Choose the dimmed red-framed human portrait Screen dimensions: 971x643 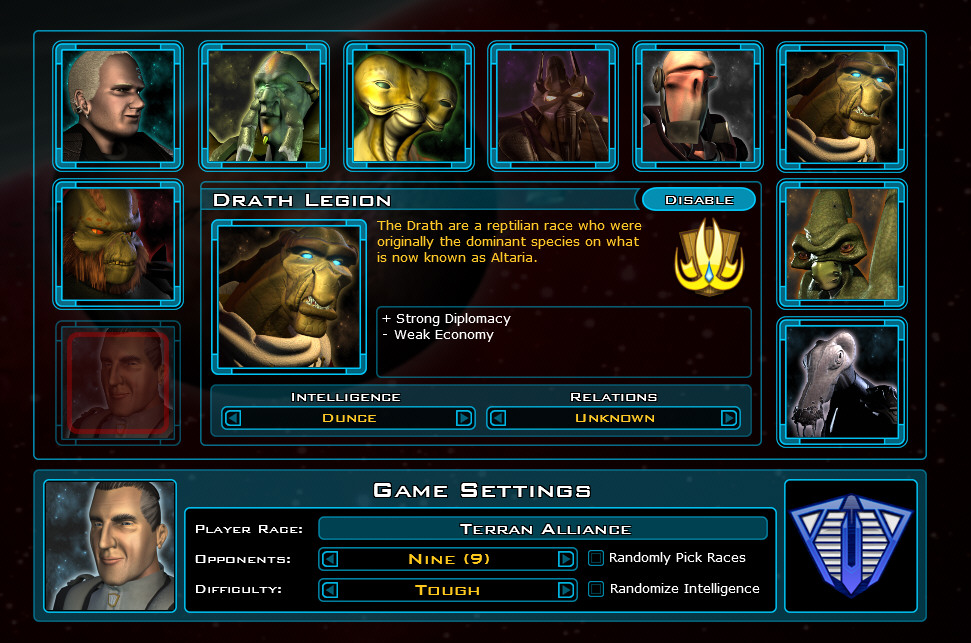(118, 383)
